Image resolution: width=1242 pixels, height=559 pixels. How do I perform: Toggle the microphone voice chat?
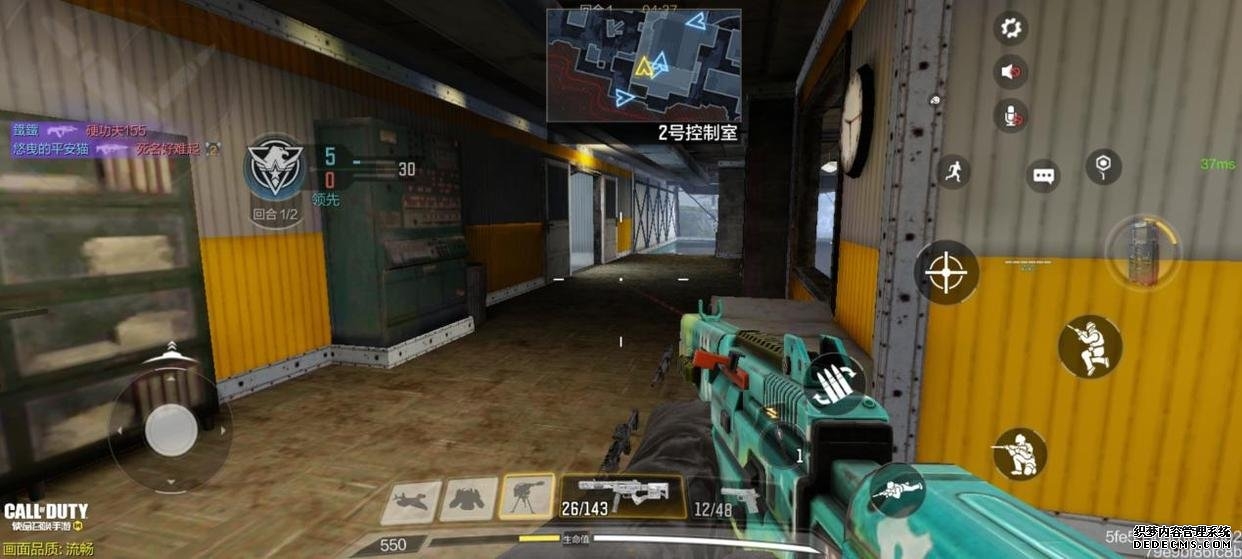coord(1011,116)
